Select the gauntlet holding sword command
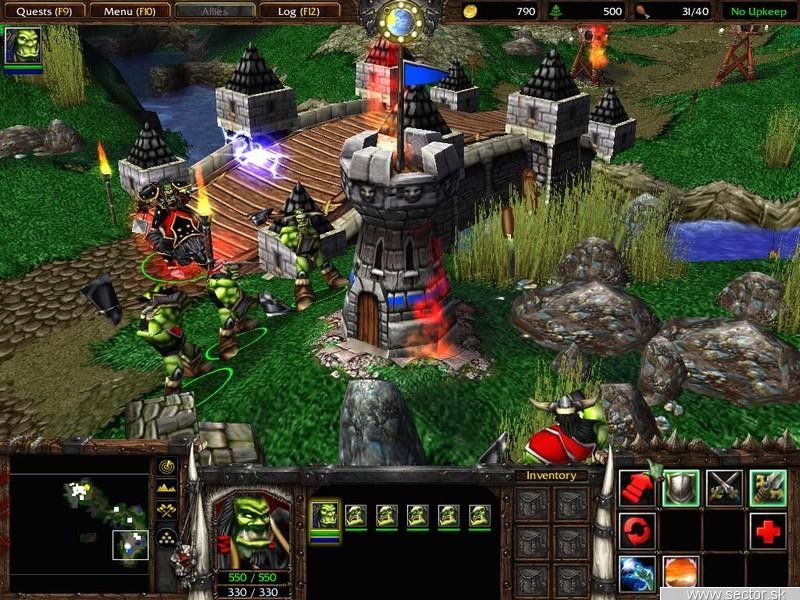This screenshot has height=600, width=800. [x=768, y=487]
